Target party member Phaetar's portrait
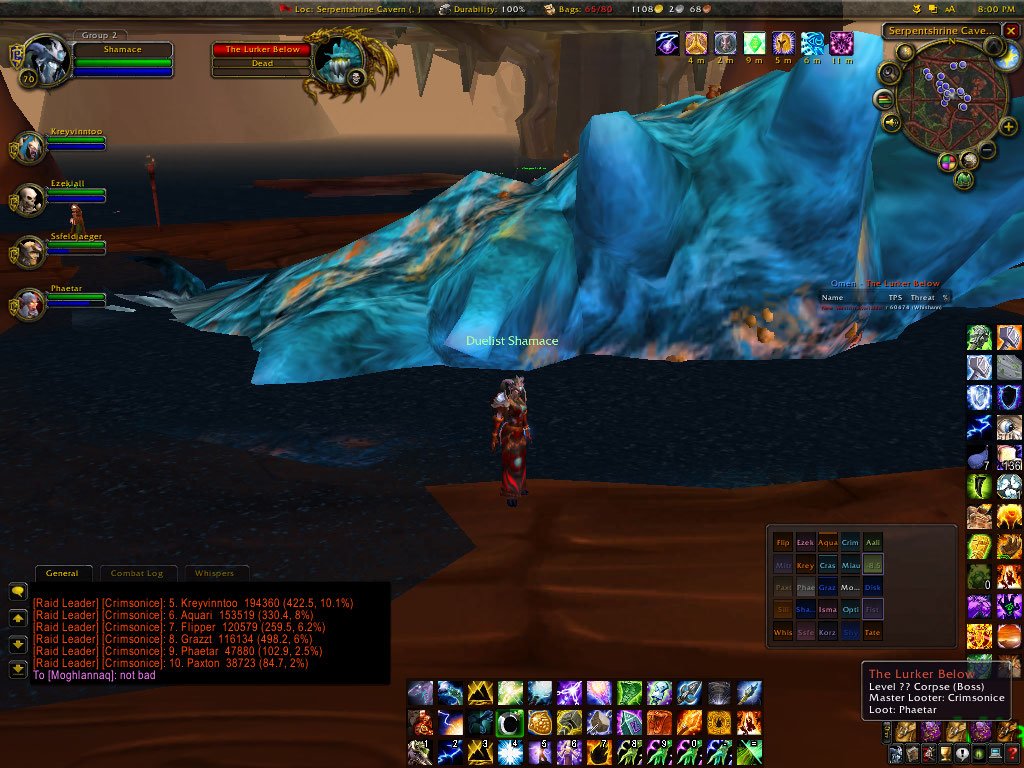The height and width of the screenshot is (768, 1024). 29,303
